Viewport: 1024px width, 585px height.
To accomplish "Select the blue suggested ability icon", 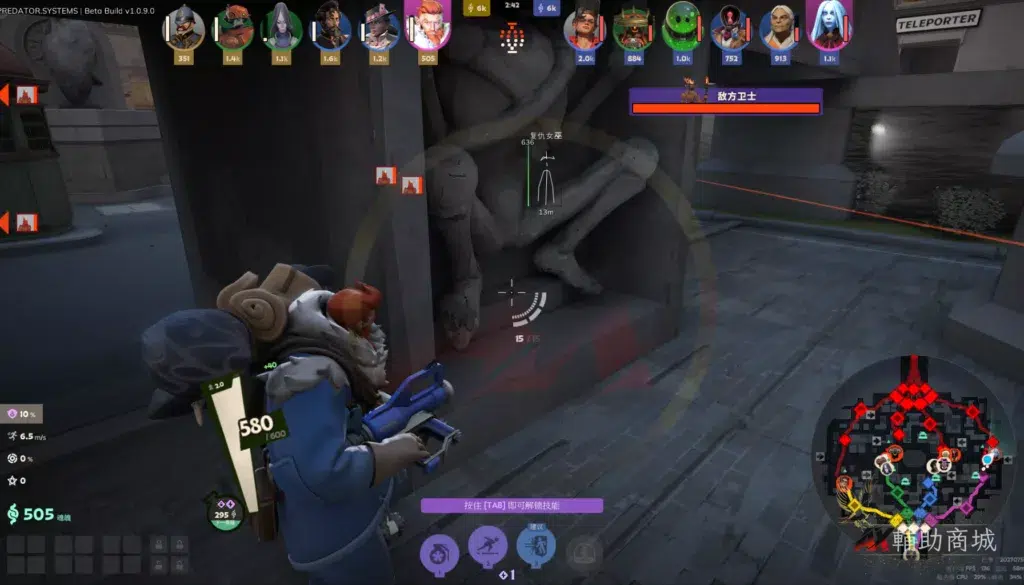I will [536, 546].
